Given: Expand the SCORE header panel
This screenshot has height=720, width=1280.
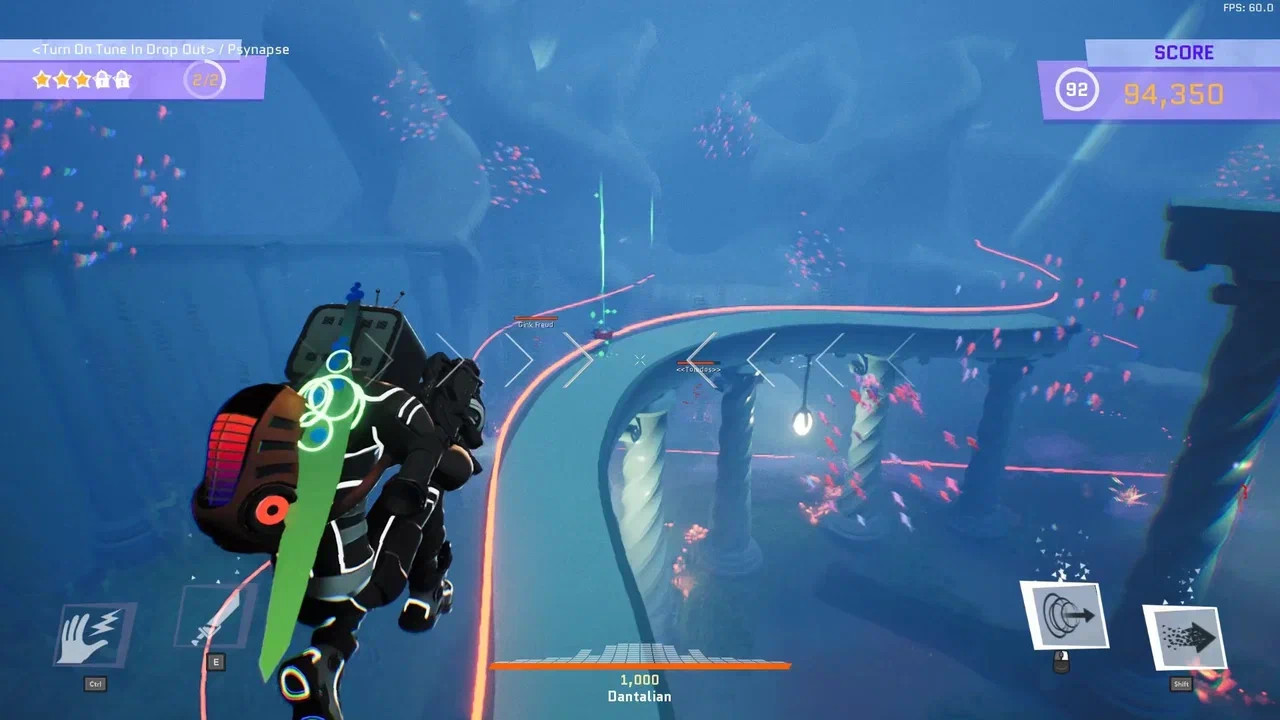Looking at the screenshot, I should tap(1185, 52).
